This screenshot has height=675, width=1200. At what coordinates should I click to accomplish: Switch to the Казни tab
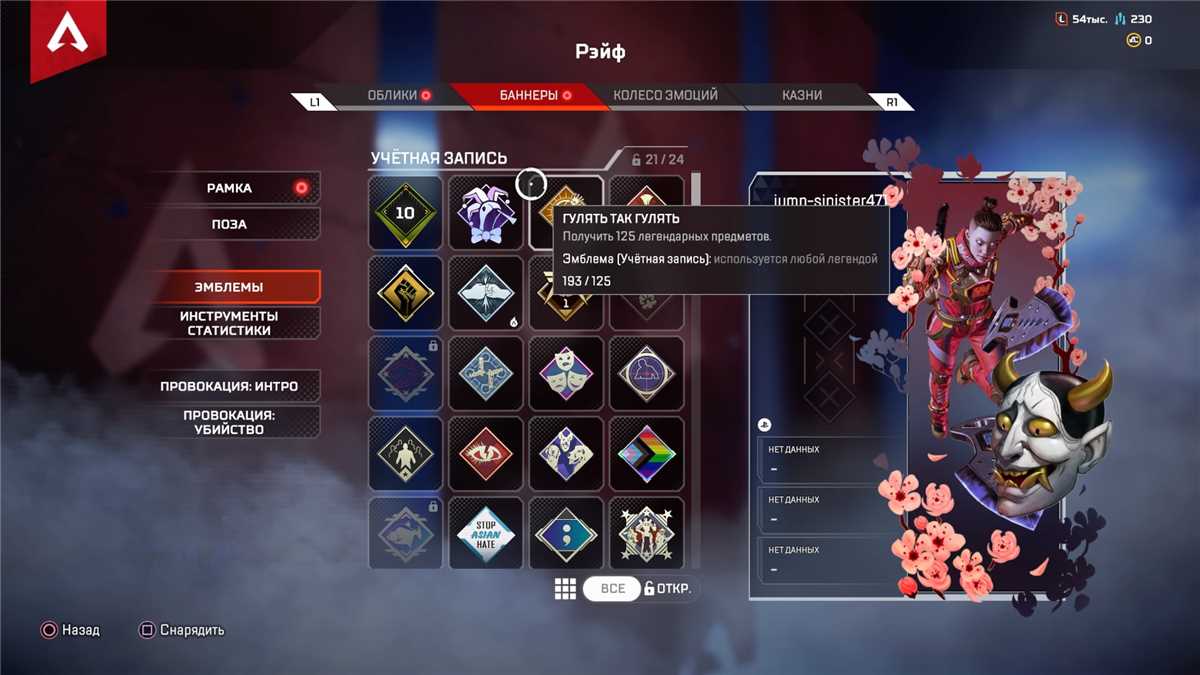coord(802,96)
